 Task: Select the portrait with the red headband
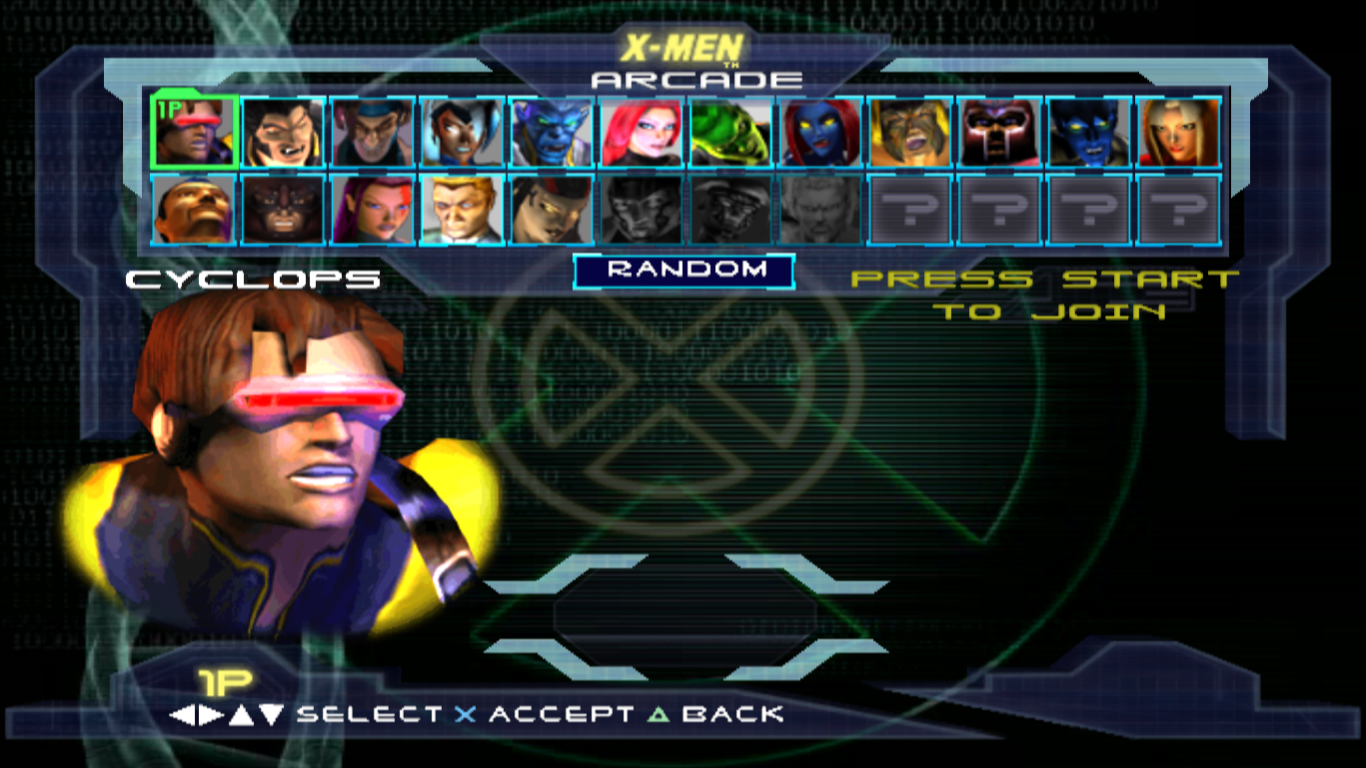tap(551, 210)
